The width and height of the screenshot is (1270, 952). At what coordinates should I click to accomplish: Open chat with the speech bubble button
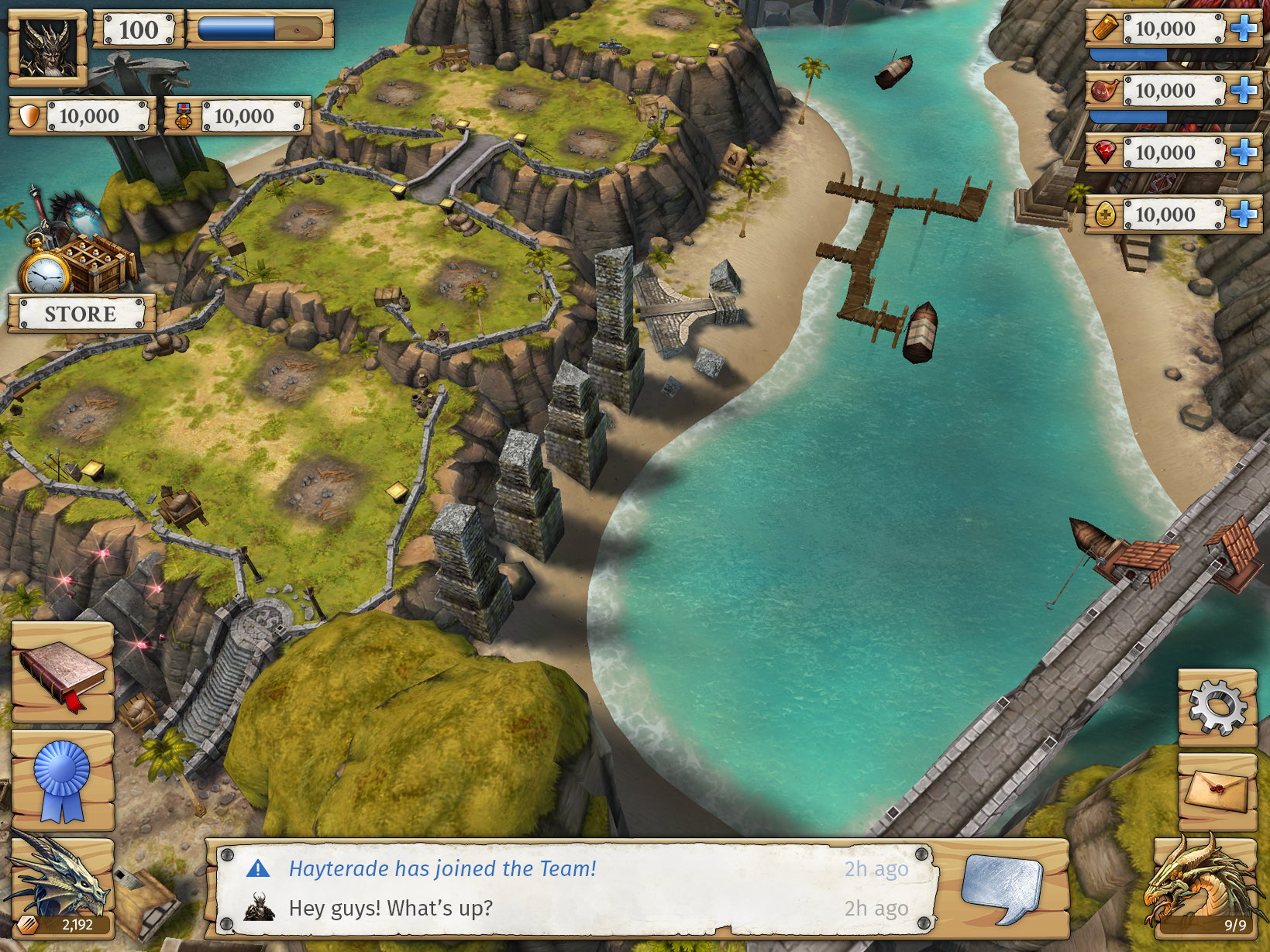(x=1001, y=888)
